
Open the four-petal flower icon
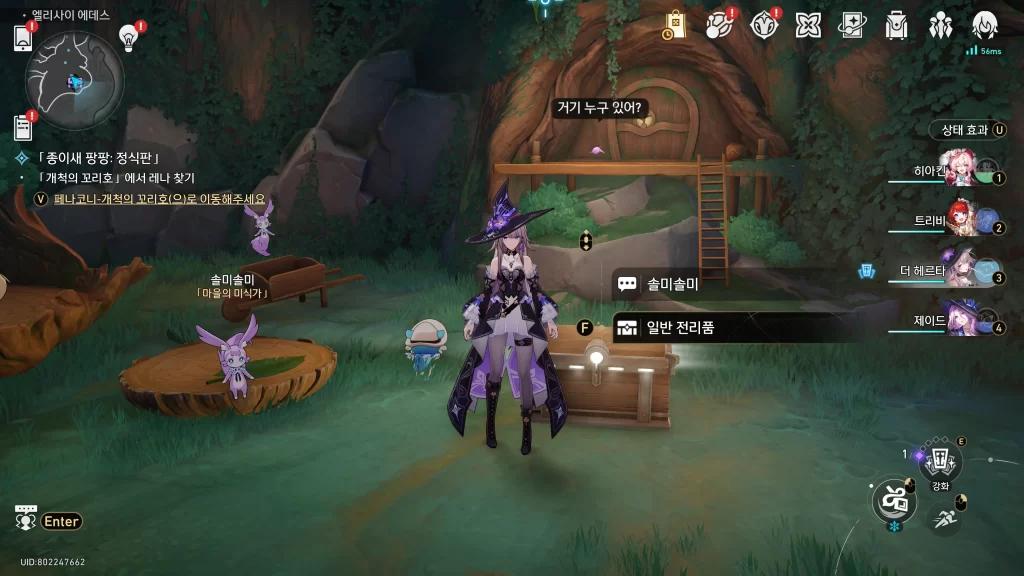pos(808,24)
